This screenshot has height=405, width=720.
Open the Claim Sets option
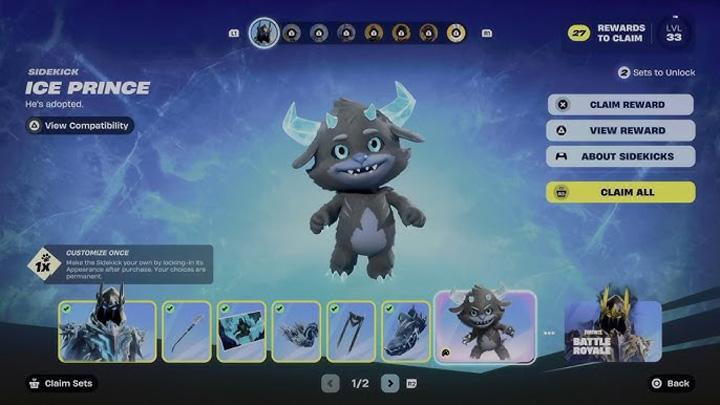62,383
